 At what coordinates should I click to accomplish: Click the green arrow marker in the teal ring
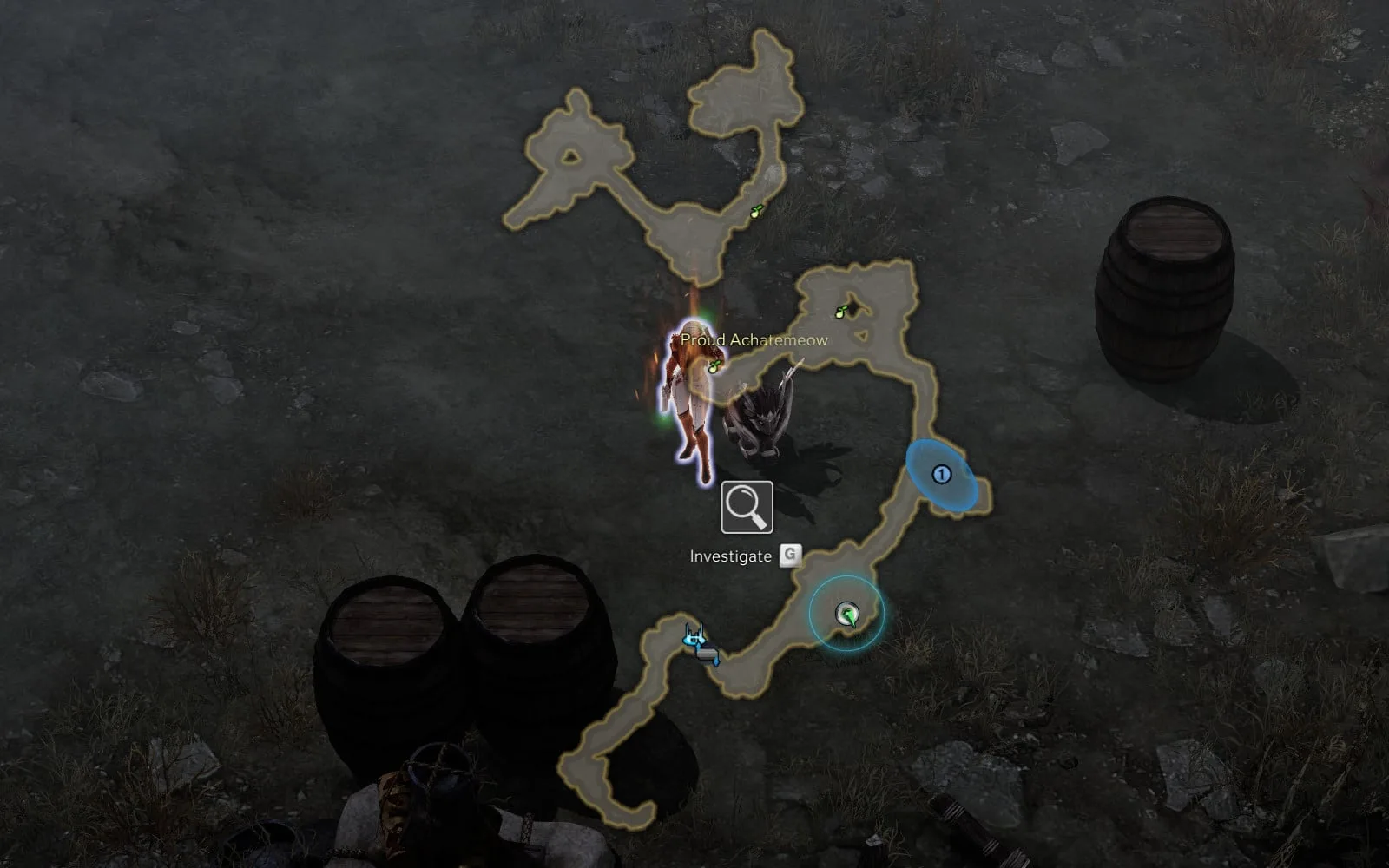pos(846,615)
